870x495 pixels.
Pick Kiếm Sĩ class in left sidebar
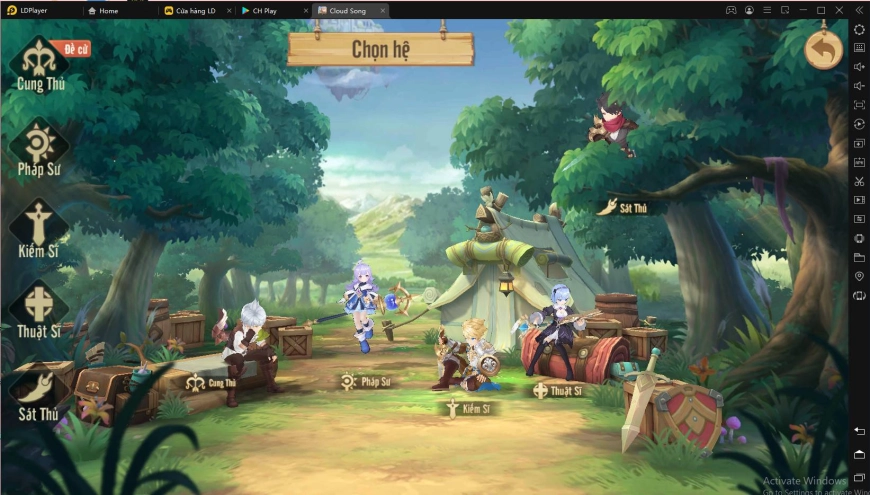click(x=39, y=229)
